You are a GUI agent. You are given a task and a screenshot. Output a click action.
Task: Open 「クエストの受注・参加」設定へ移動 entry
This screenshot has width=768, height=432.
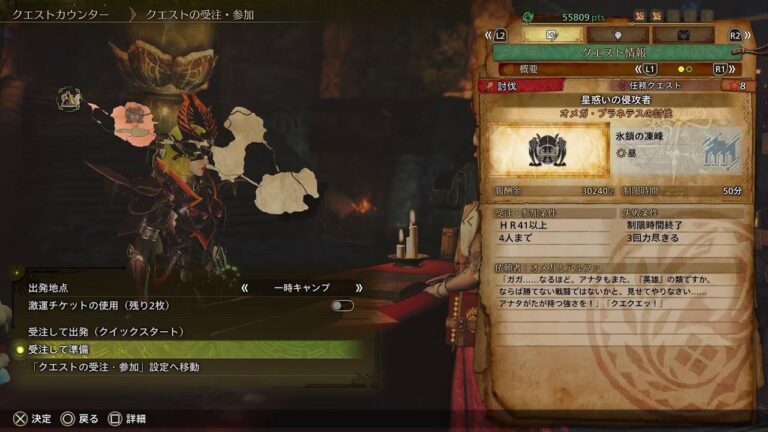[113, 367]
